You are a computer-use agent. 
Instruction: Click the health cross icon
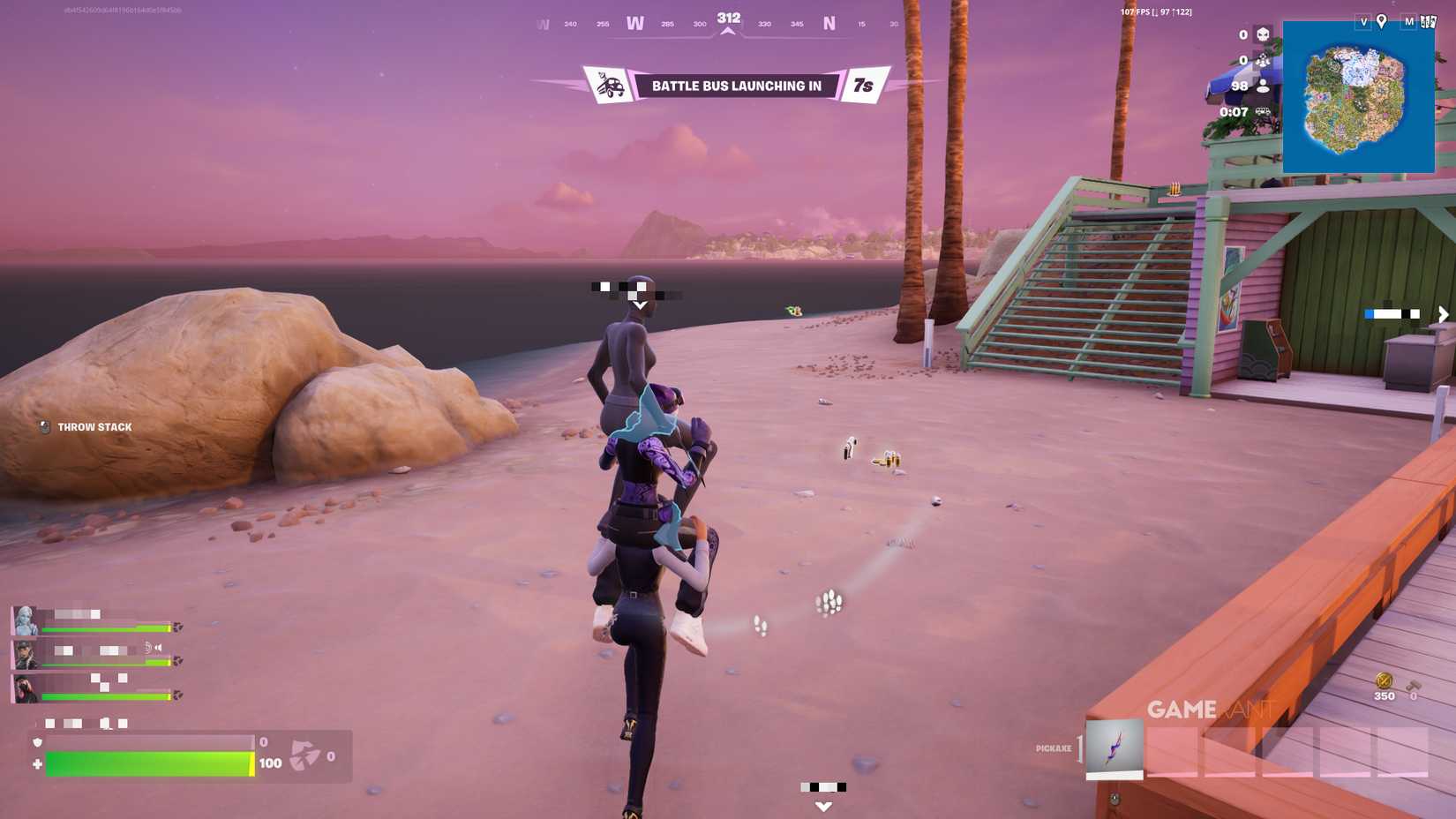[x=37, y=763]
